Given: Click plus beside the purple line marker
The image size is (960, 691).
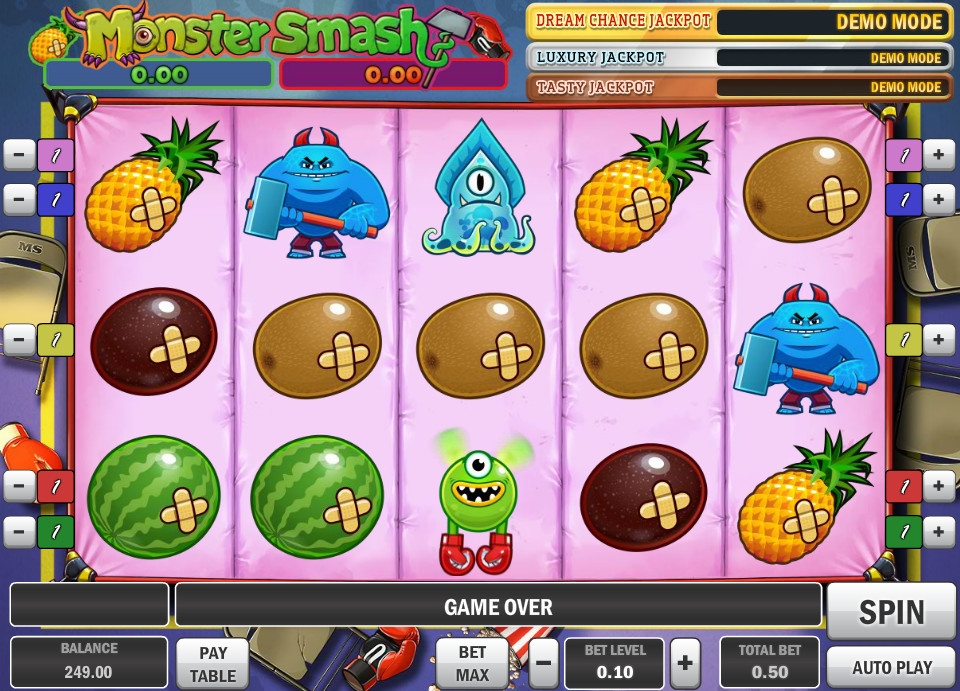Looking at the screenshot, I should pyautogui.click(x=938, y=155).
